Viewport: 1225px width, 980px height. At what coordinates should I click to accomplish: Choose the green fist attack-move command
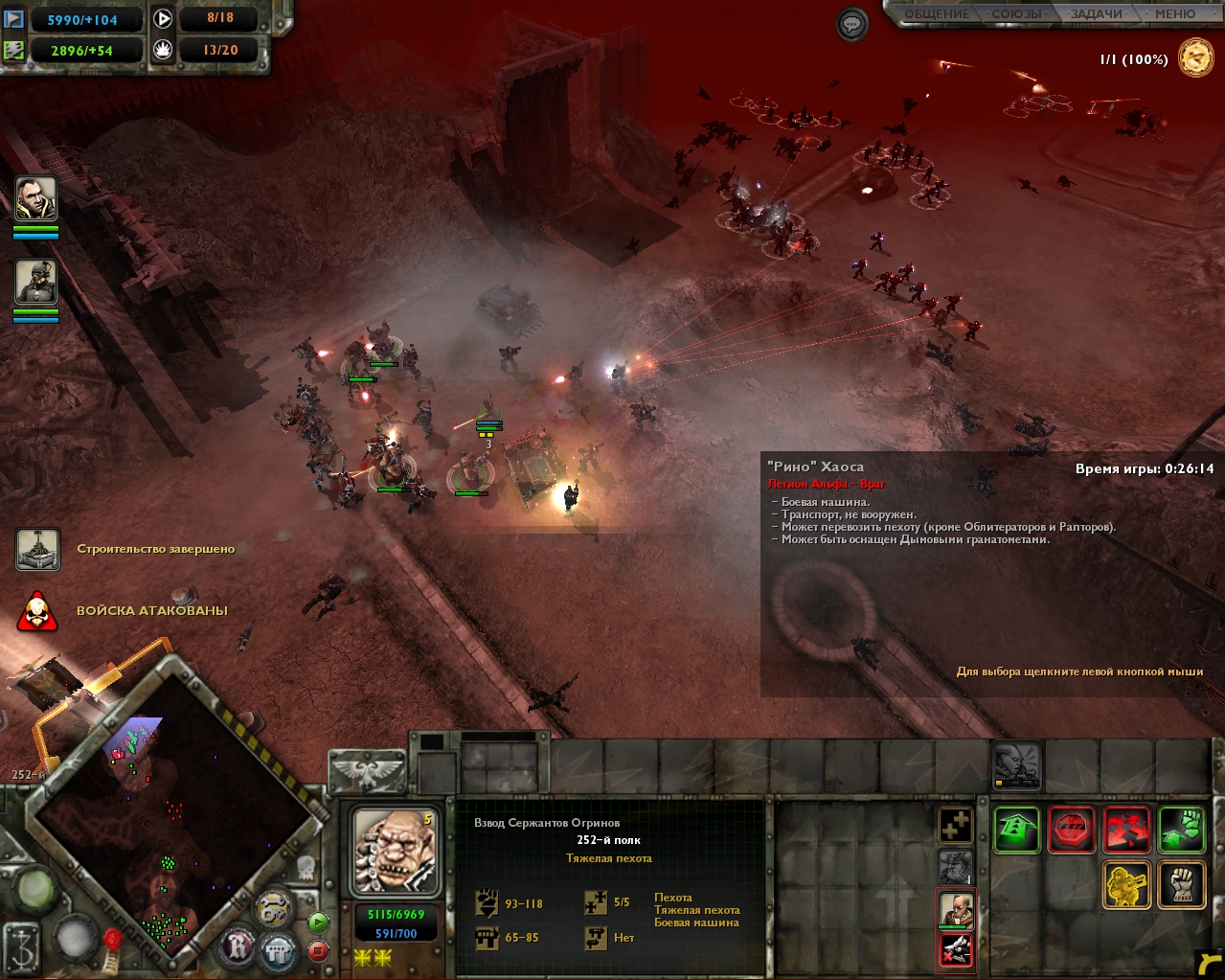1181,829
